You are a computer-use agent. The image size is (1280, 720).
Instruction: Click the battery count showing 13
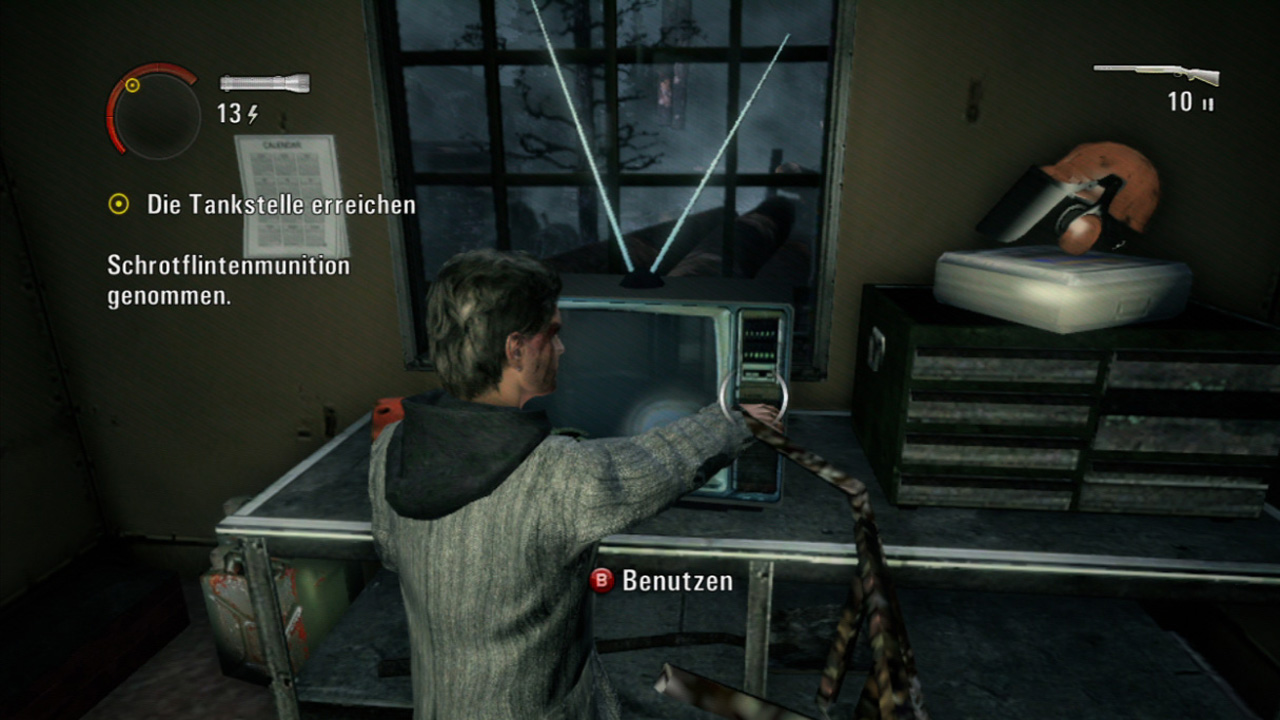coord(230,112)
